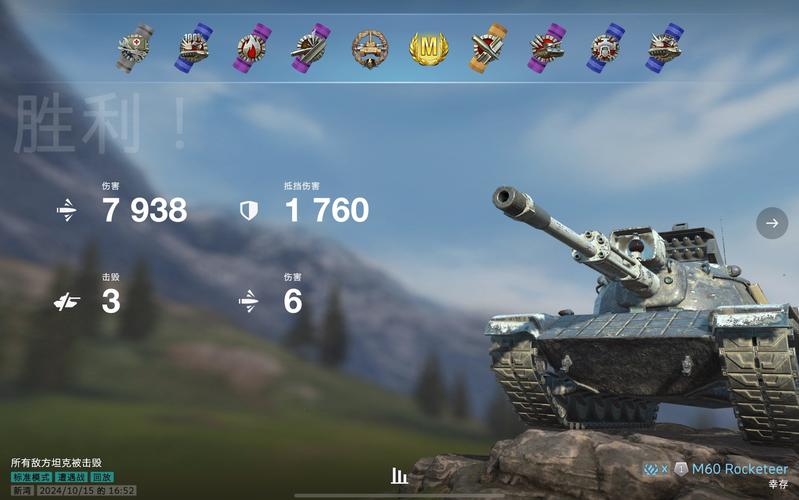The height and width of the screenshot is (500, 799).
Task: Choose the 遭遇战 battle type tag
Action: click(71, 478)
